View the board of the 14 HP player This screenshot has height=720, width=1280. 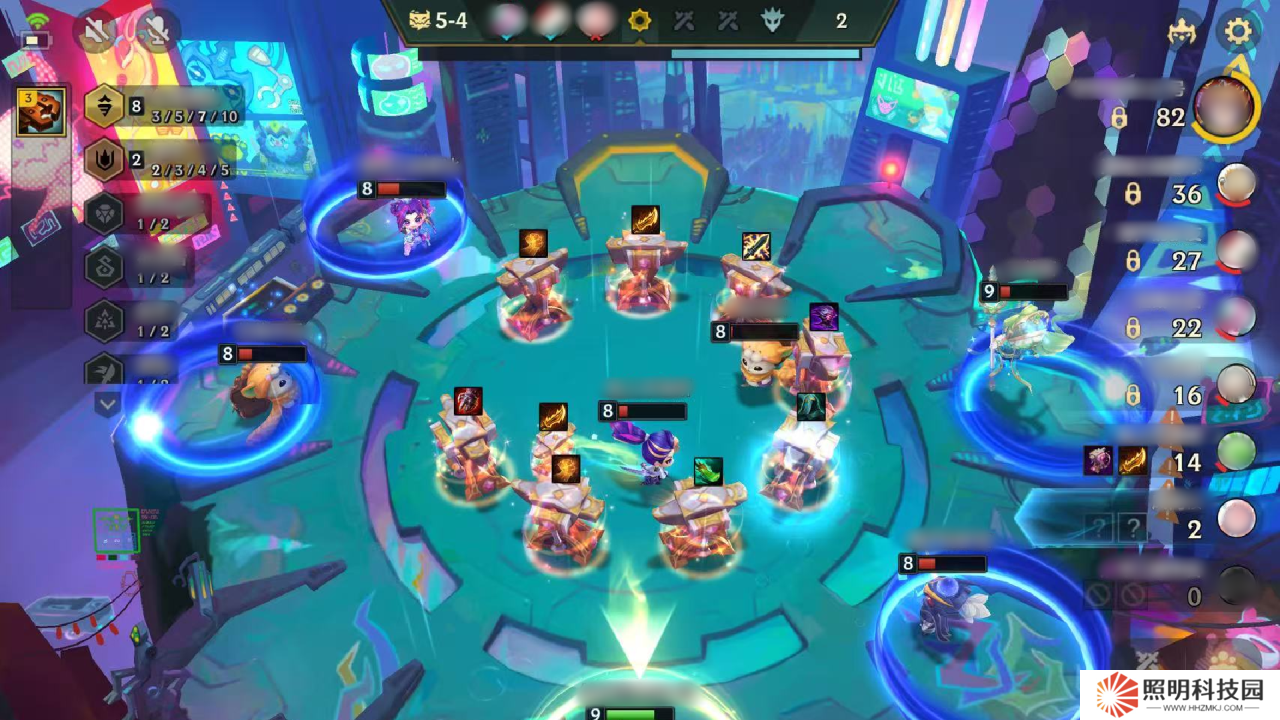1236,452
